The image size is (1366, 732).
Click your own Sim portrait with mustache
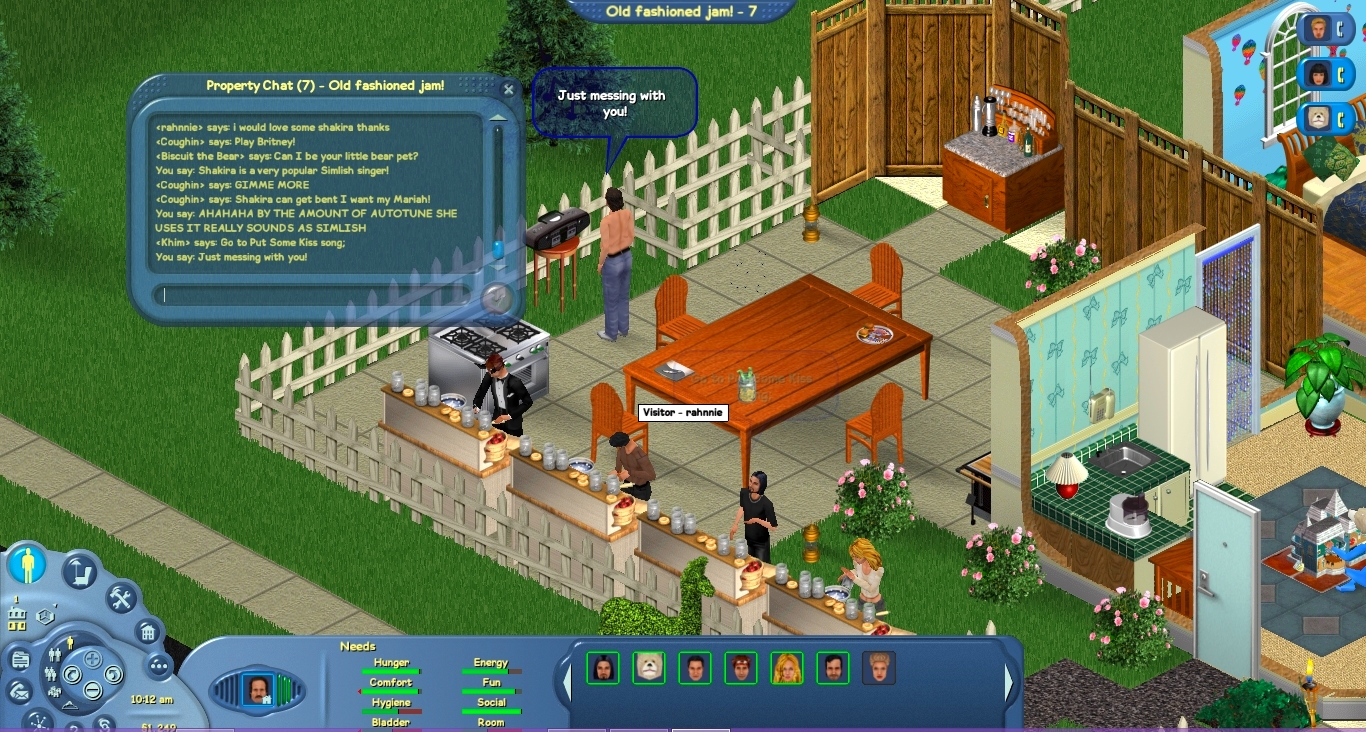257,690
